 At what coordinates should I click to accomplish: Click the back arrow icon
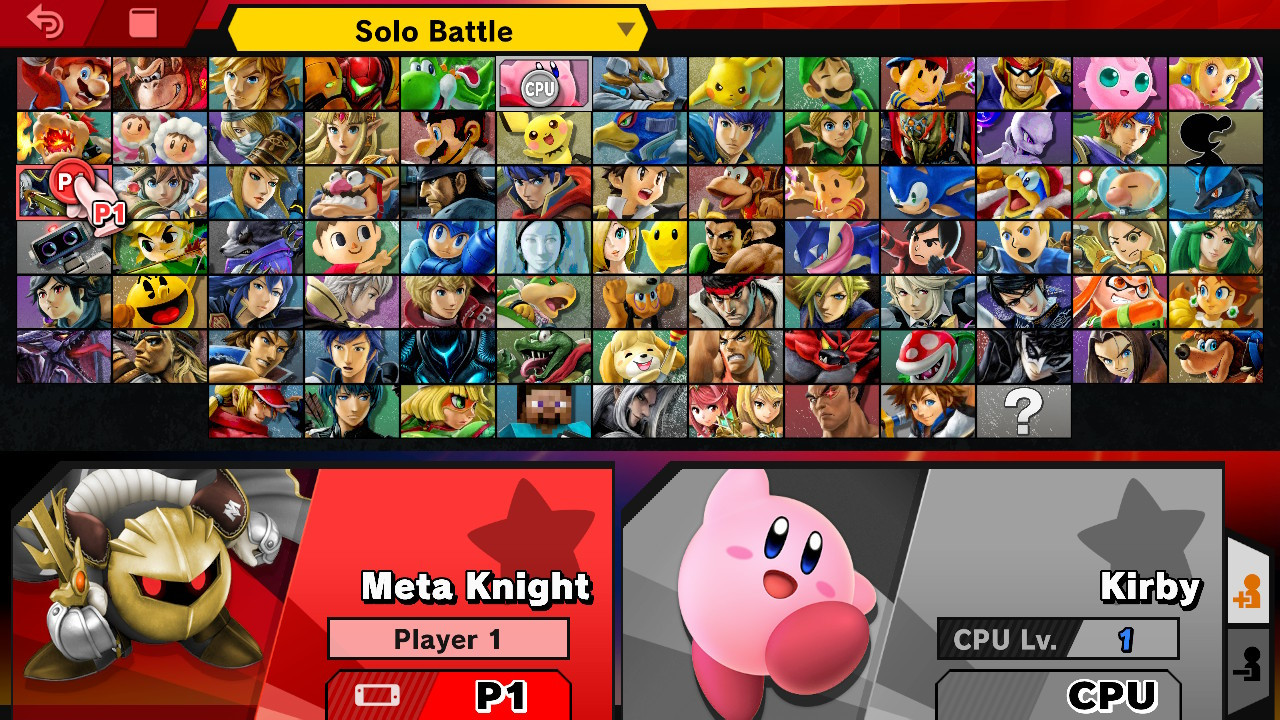tap(45, 22)
